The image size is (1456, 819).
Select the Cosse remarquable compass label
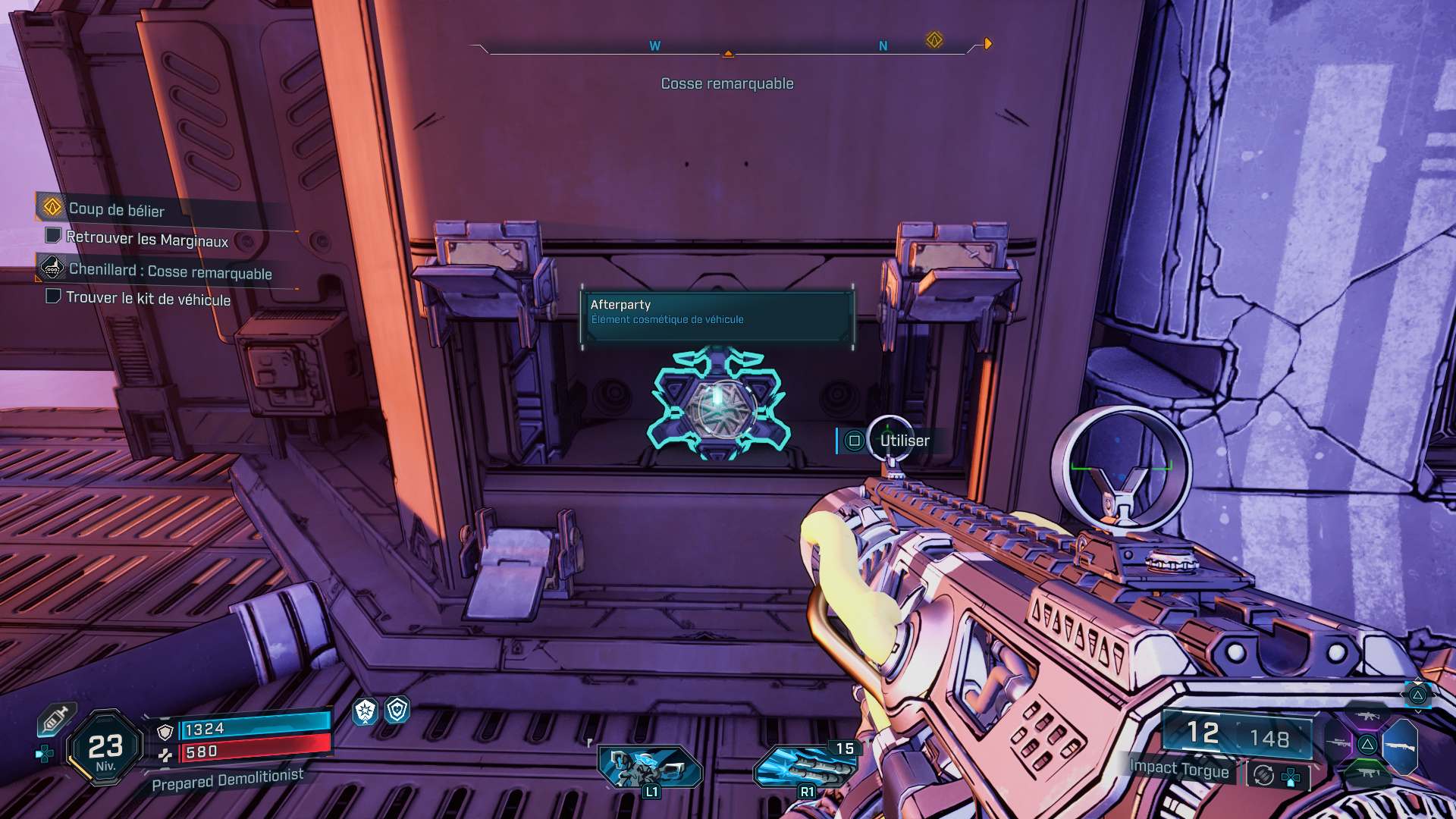click(x=726, y=83)
